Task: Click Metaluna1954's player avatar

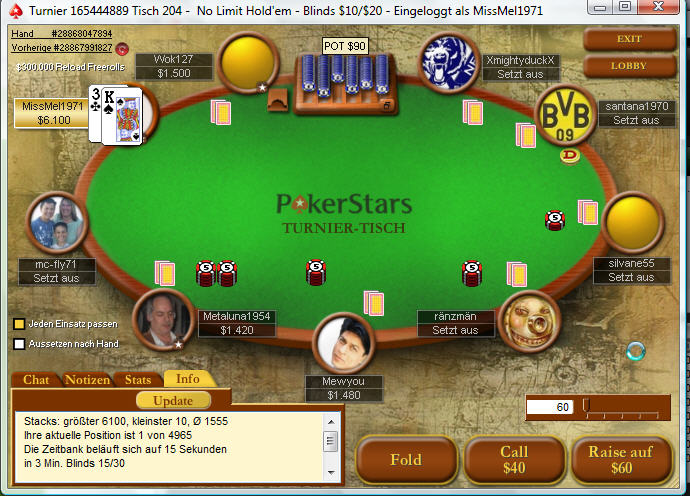Action: click(x=162, y=320)
